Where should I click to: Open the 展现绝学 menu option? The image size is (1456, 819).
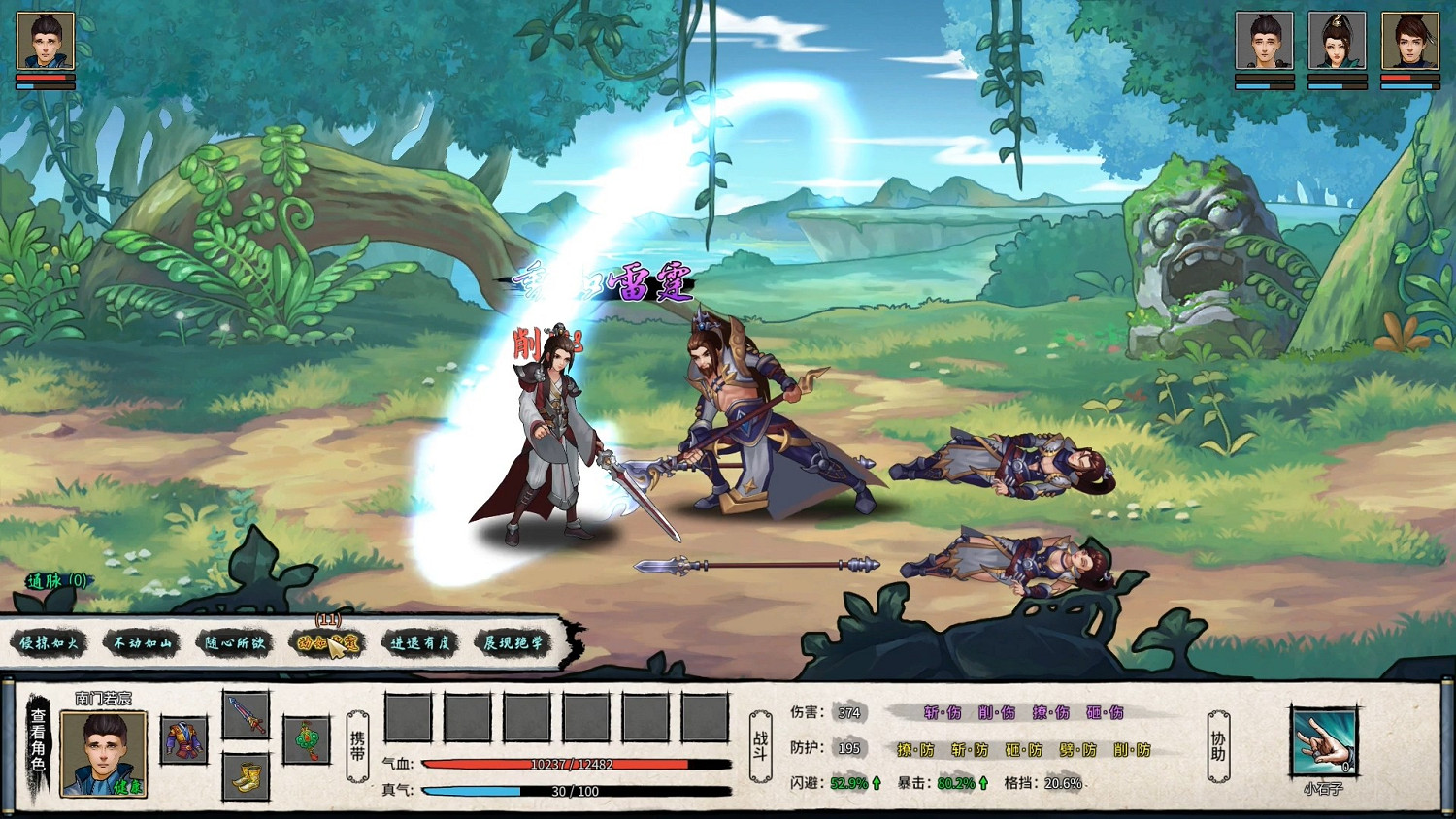(x=513, y=642)
